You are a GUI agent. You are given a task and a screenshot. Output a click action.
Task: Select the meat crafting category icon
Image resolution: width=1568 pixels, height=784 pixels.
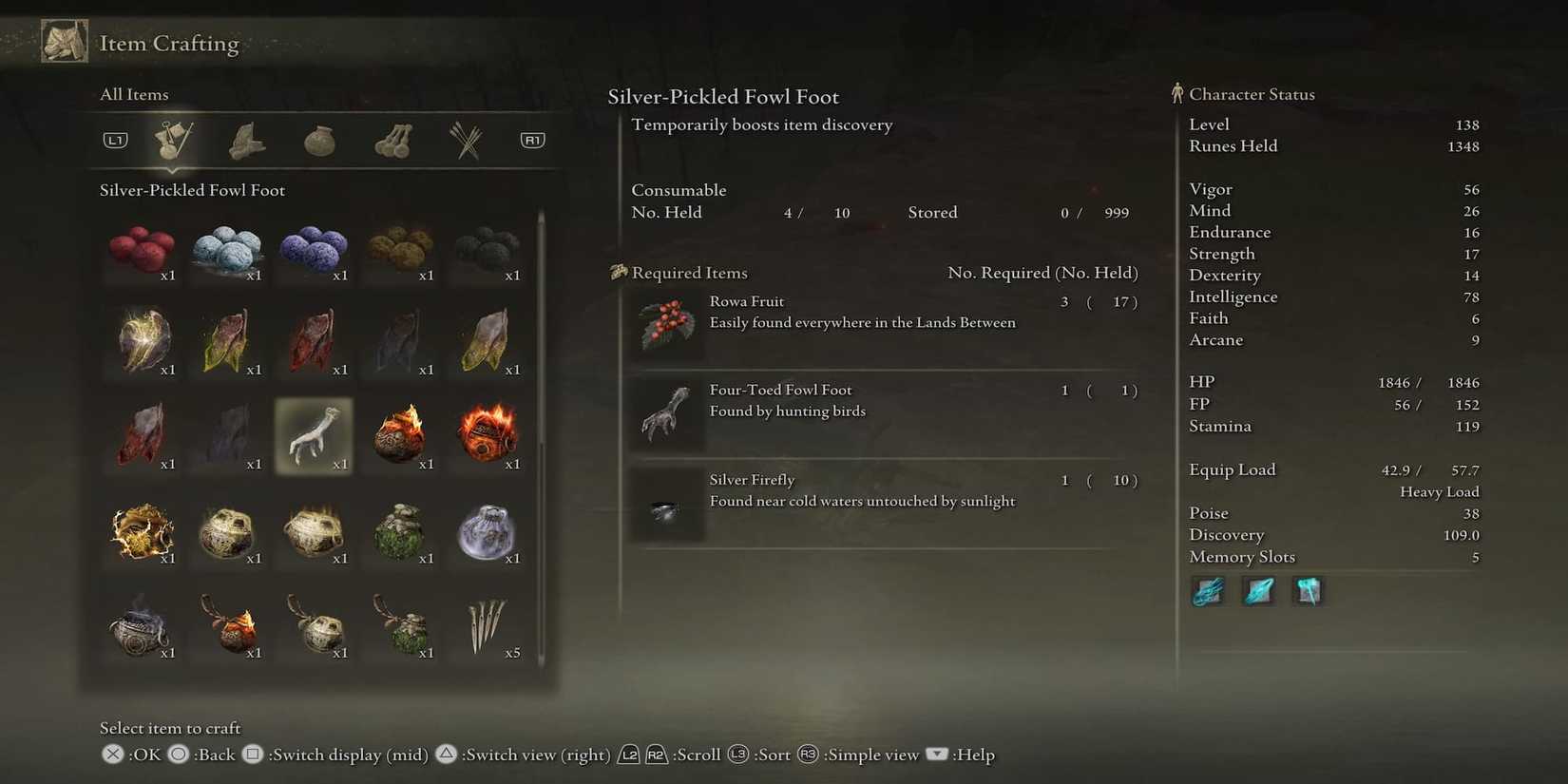(246, 141)
